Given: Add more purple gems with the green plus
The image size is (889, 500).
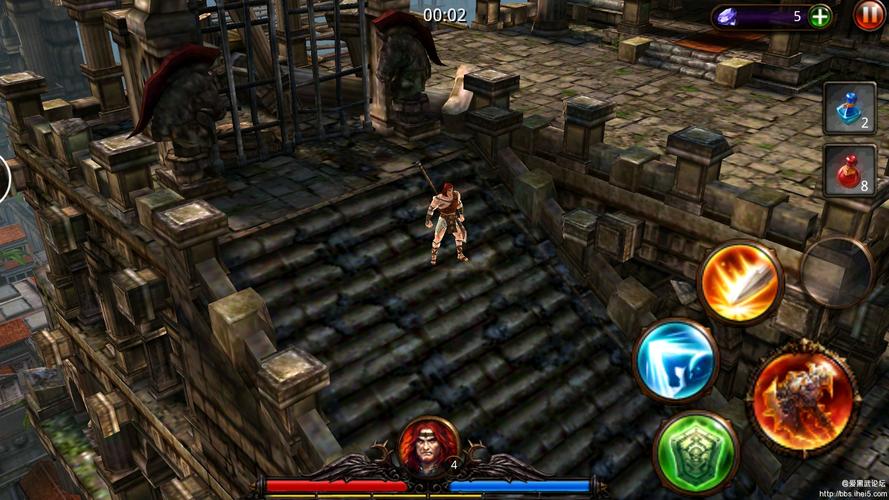Looking at the screenshot, I should tap(819, 16).
